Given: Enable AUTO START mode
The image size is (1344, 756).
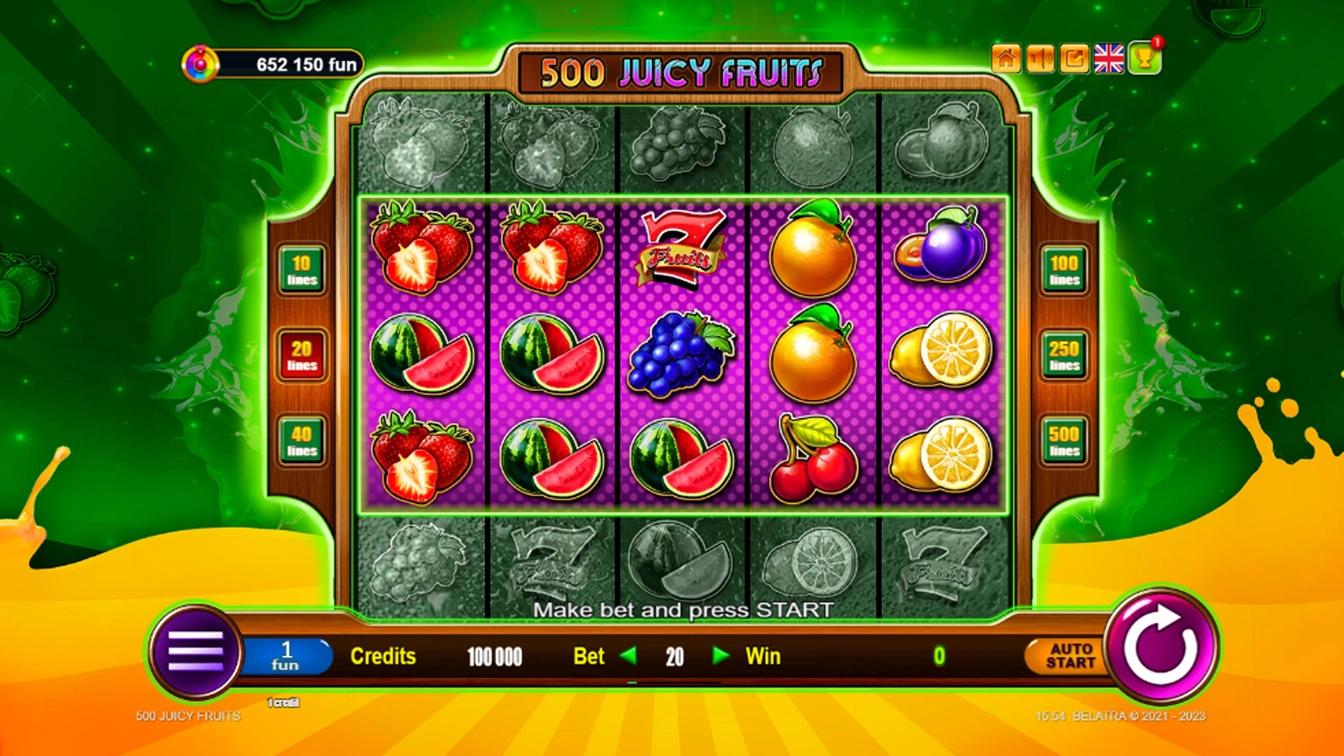Looking at the screenshot, I should pyautogui.click(x=1069, y=657).
